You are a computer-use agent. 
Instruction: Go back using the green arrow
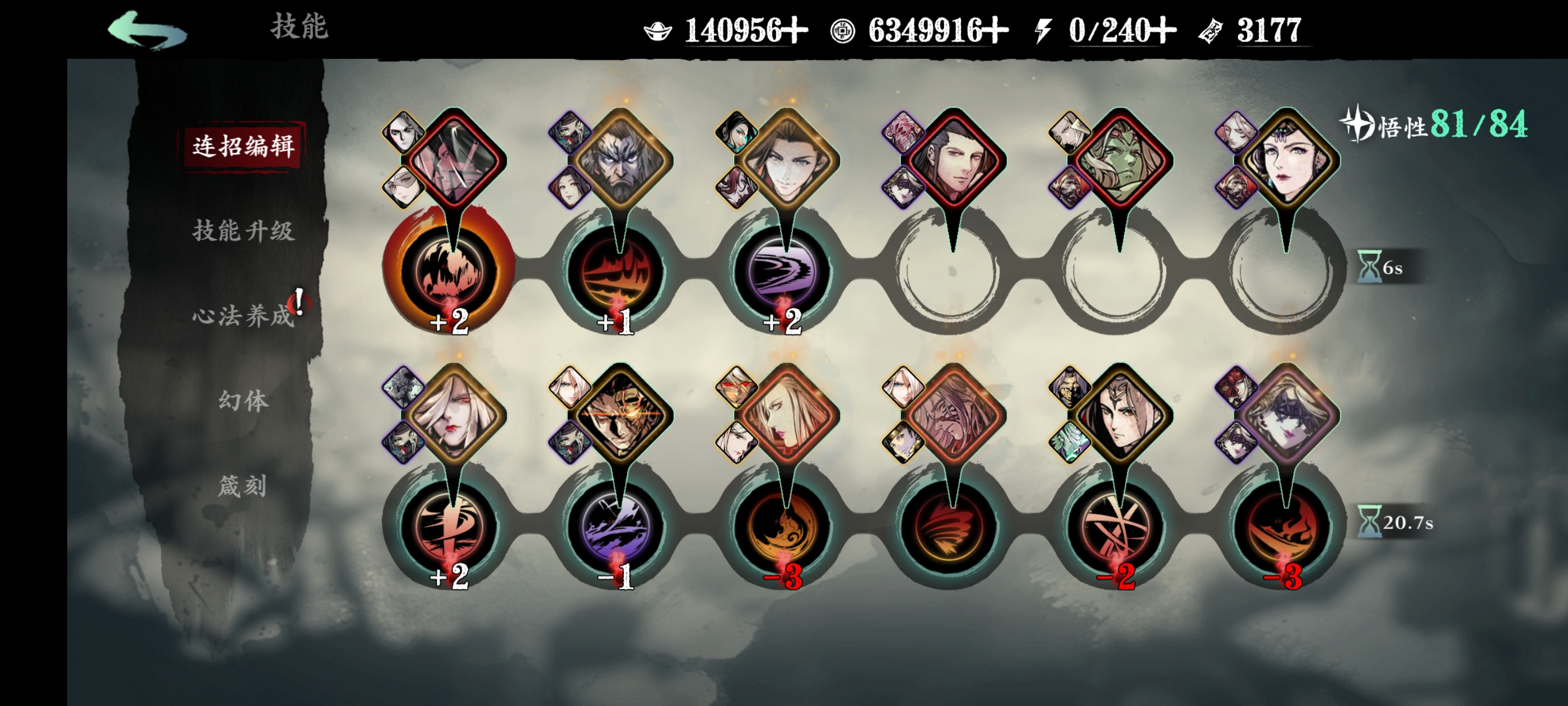147,30
